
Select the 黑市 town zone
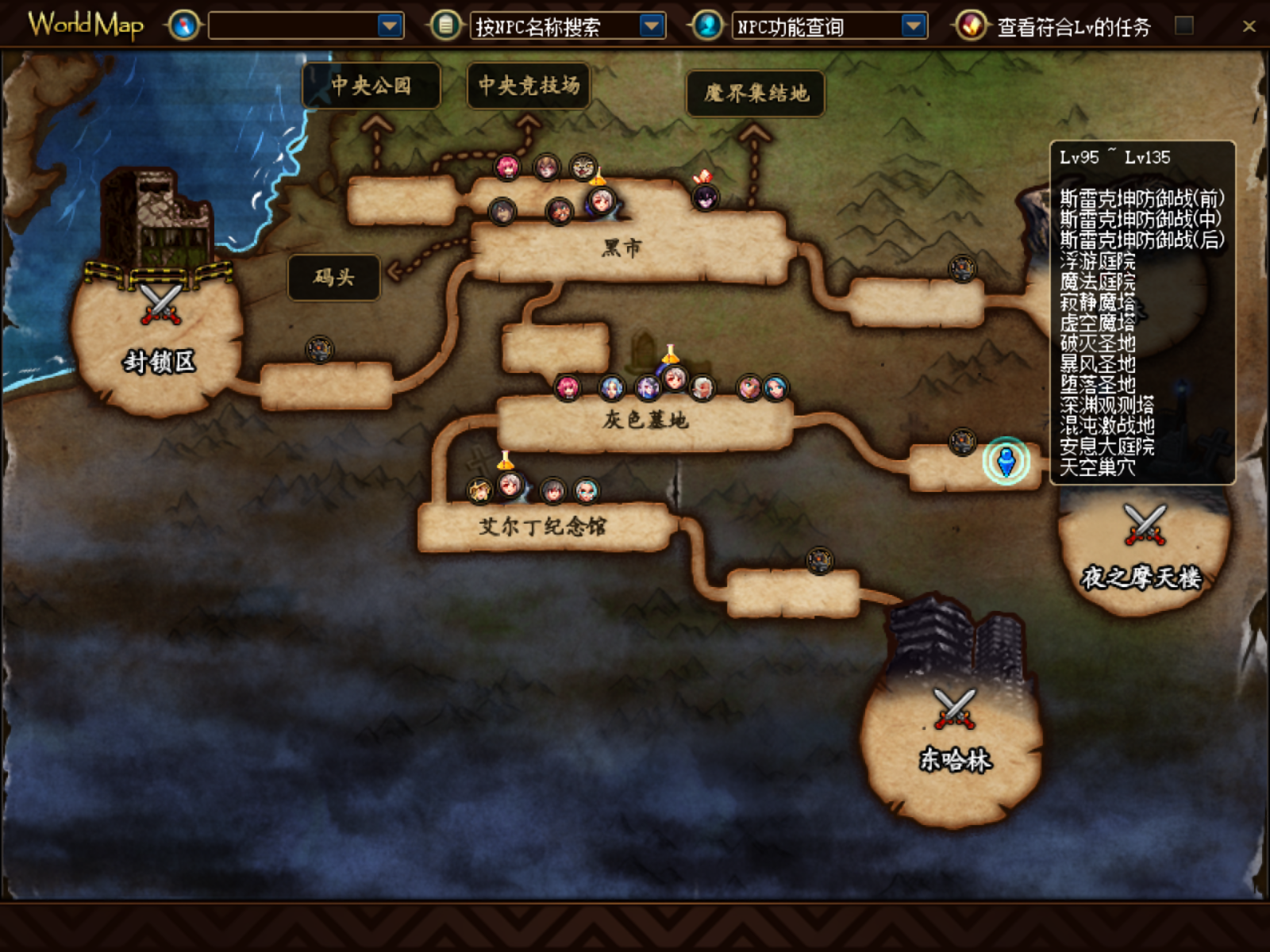point(623,248)
